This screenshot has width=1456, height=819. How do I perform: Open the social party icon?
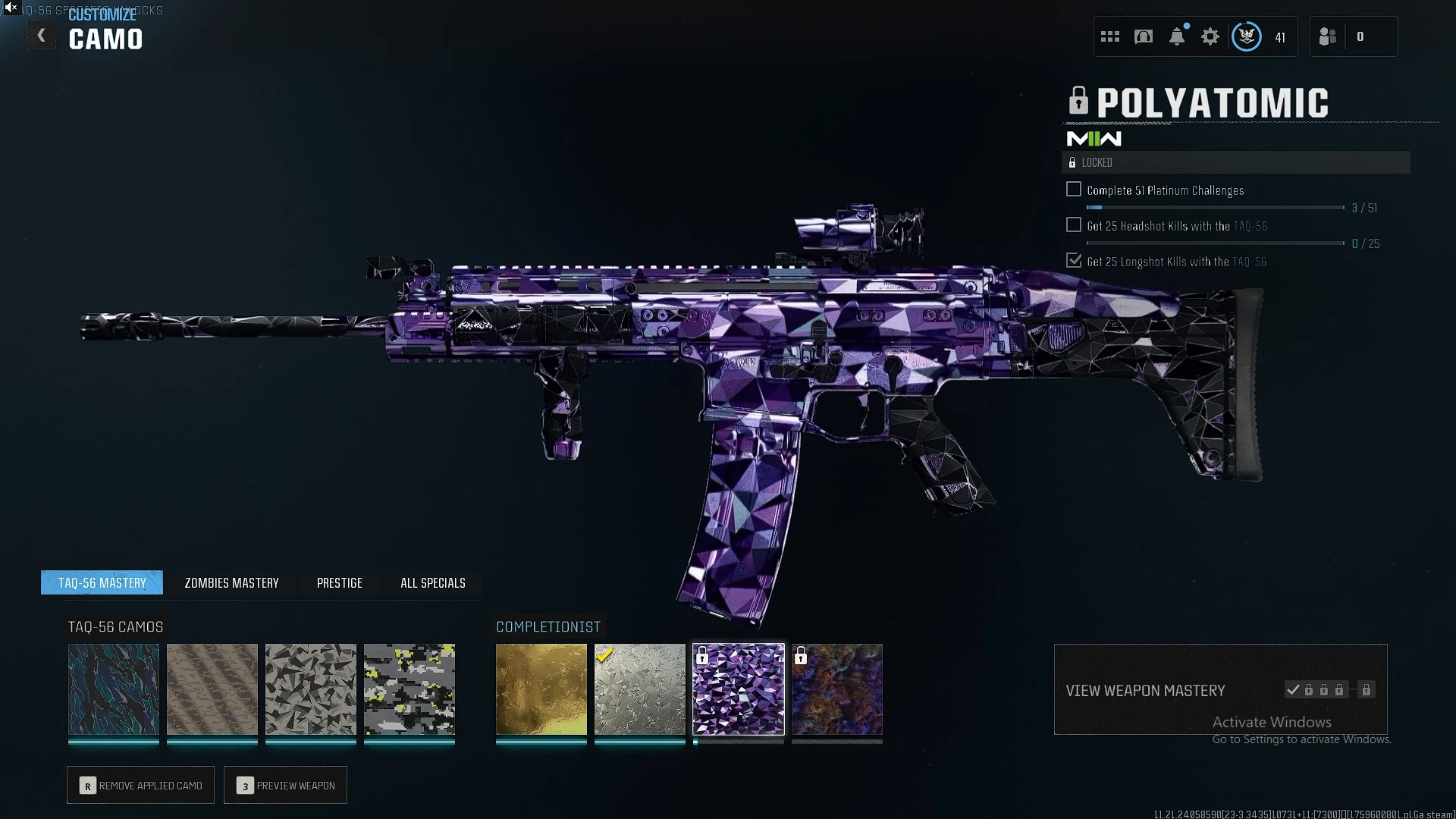(x=1328, y=36)
